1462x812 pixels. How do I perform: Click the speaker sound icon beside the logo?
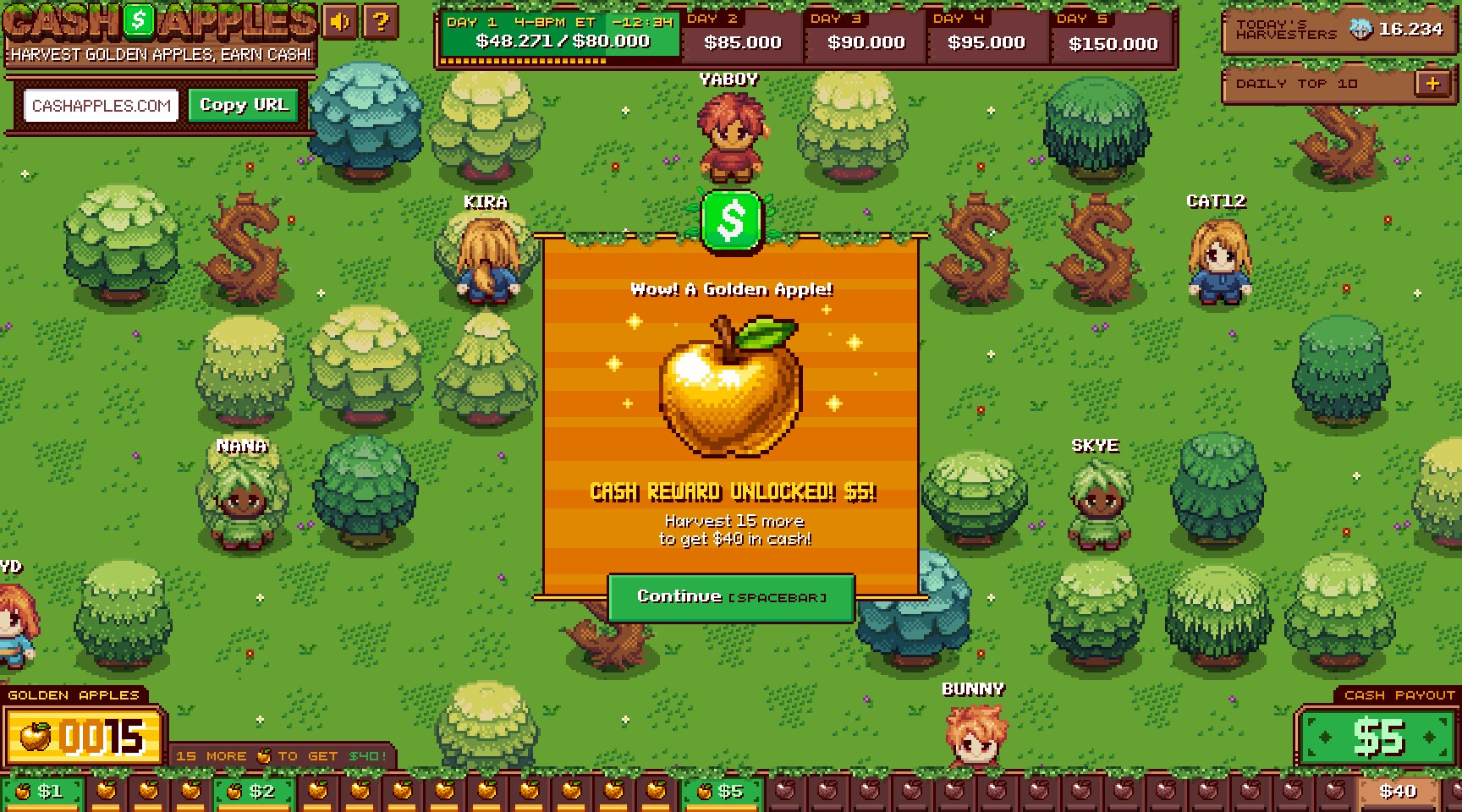click(340, 23)
